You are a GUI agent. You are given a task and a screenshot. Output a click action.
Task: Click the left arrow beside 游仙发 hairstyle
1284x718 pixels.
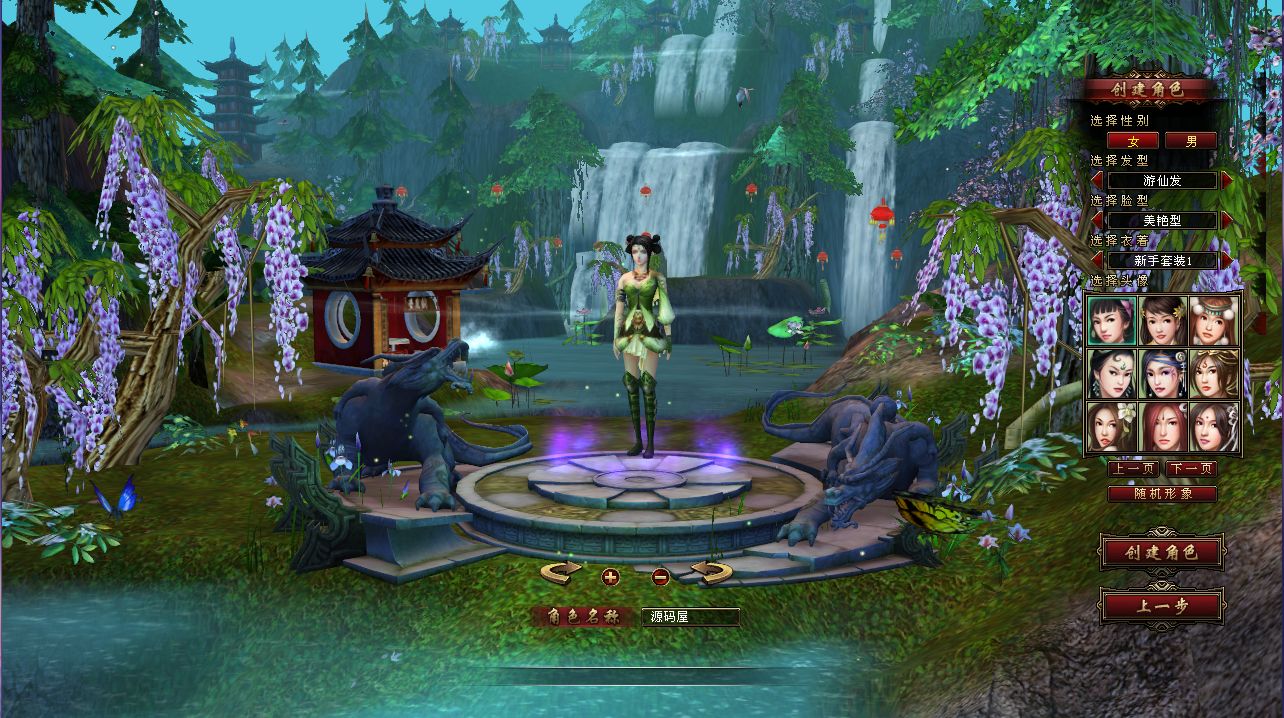[x=1097, y=181]
